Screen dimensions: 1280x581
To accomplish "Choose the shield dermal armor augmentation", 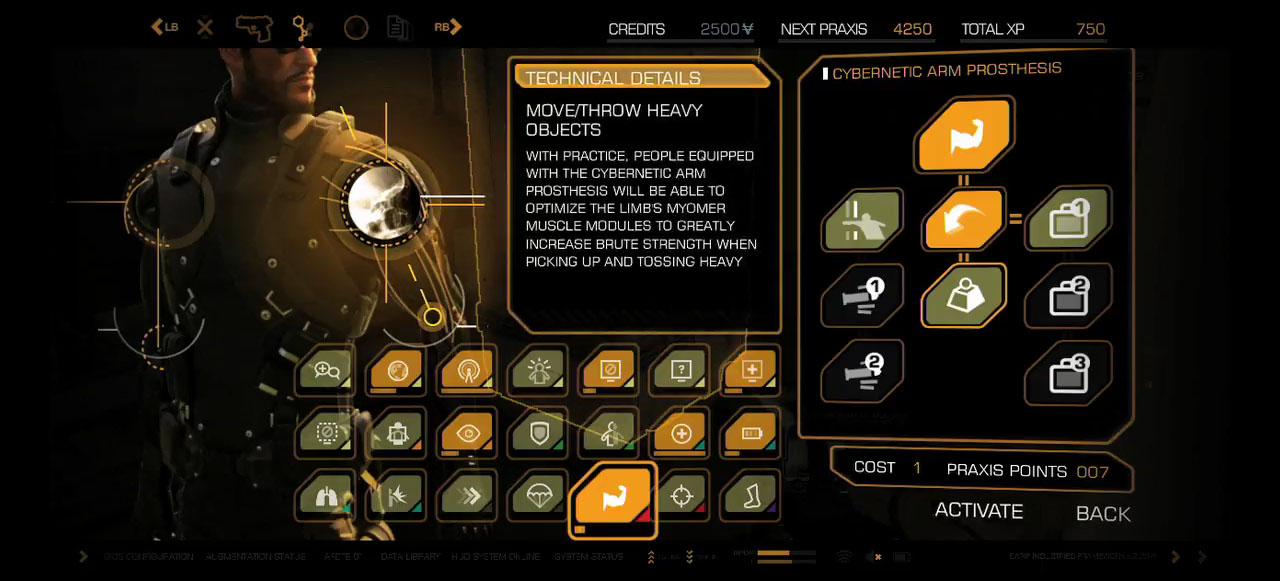I will [x=538, y=433].
